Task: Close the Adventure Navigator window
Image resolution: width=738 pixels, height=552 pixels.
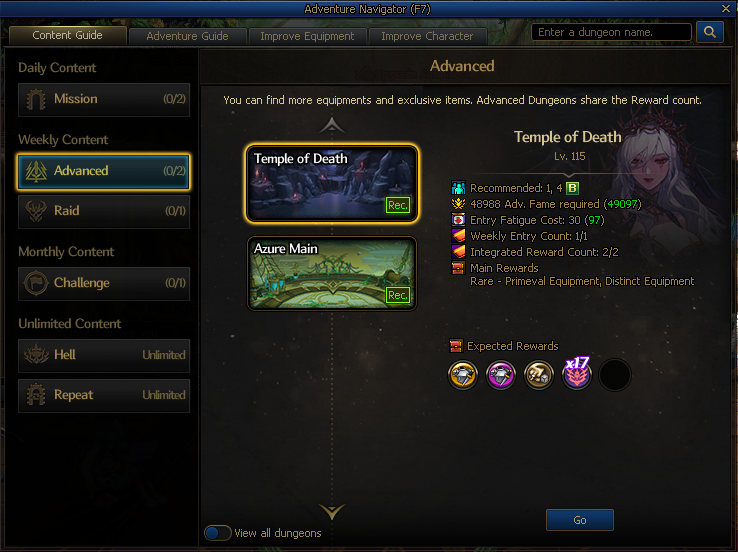Action: (725, 9)
